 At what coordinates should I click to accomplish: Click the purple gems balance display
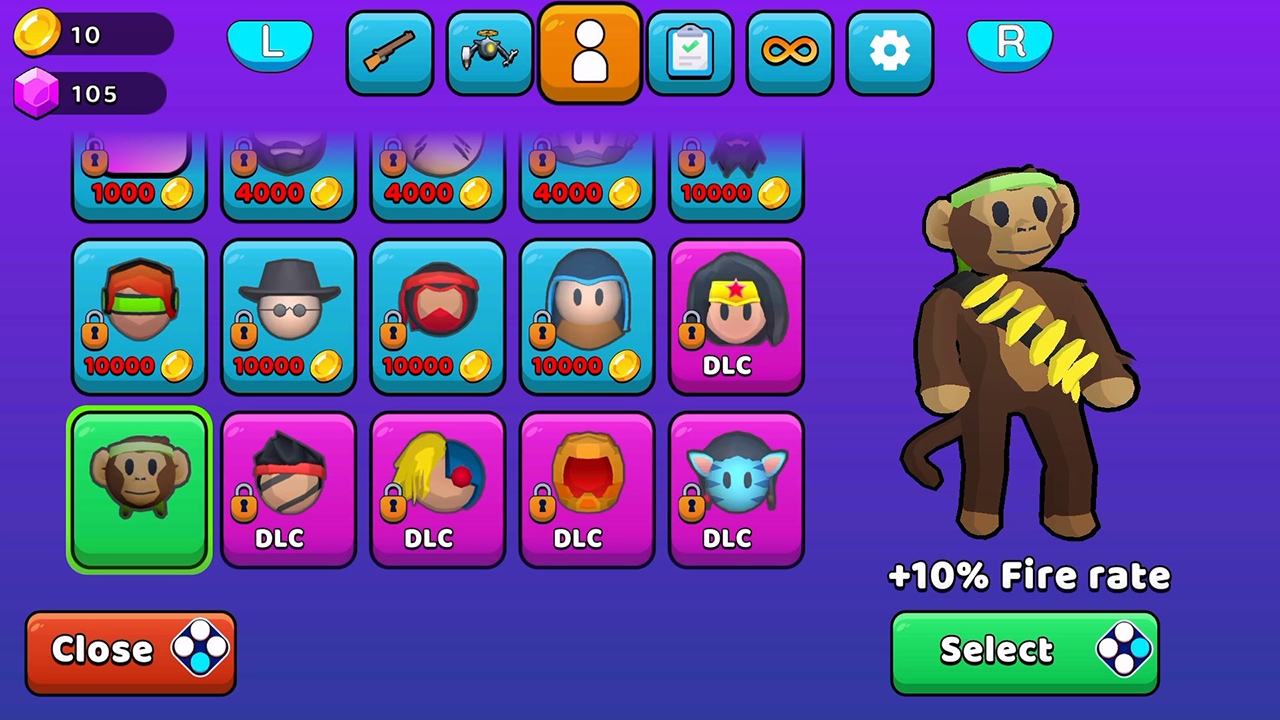click(90, 93)
